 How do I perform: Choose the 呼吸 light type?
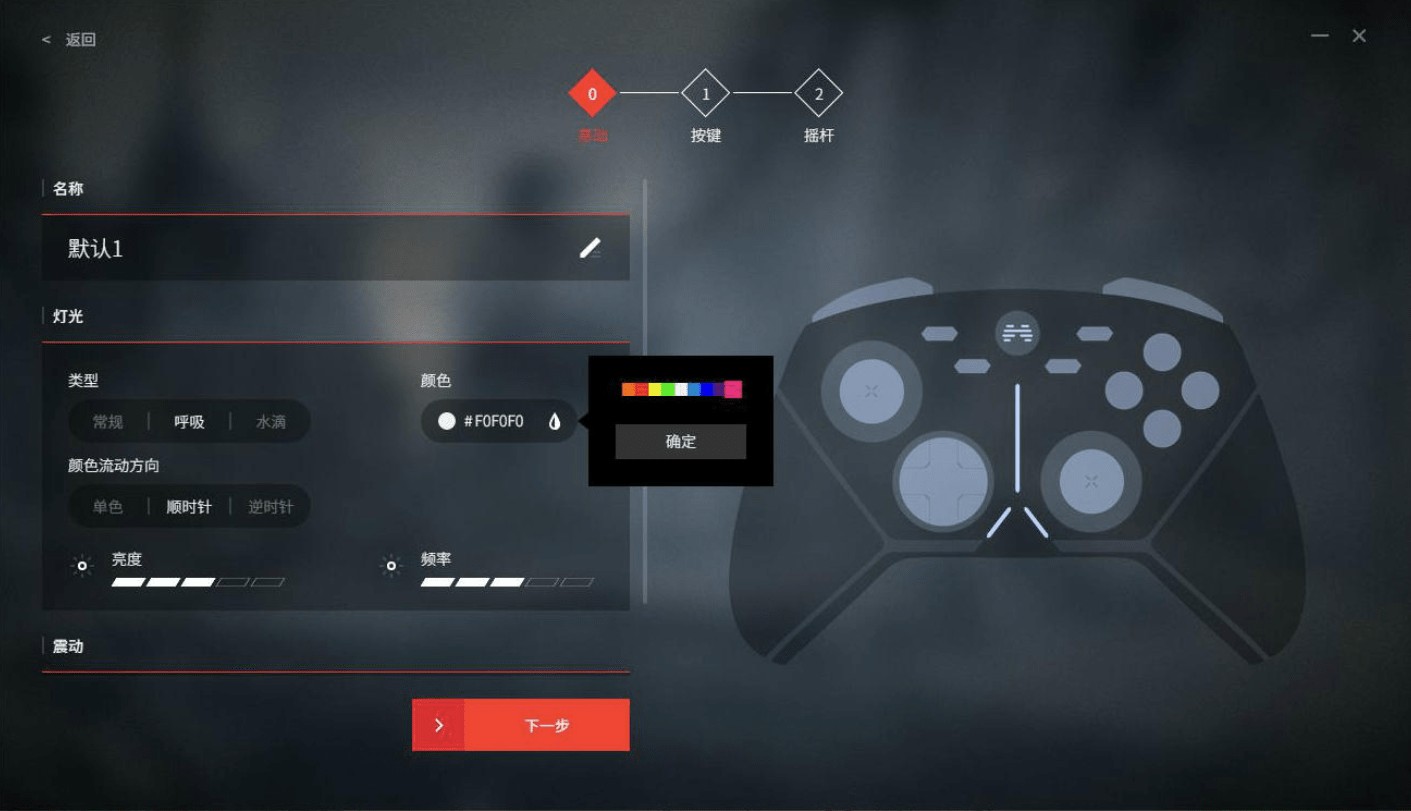(x=189, y=422)
